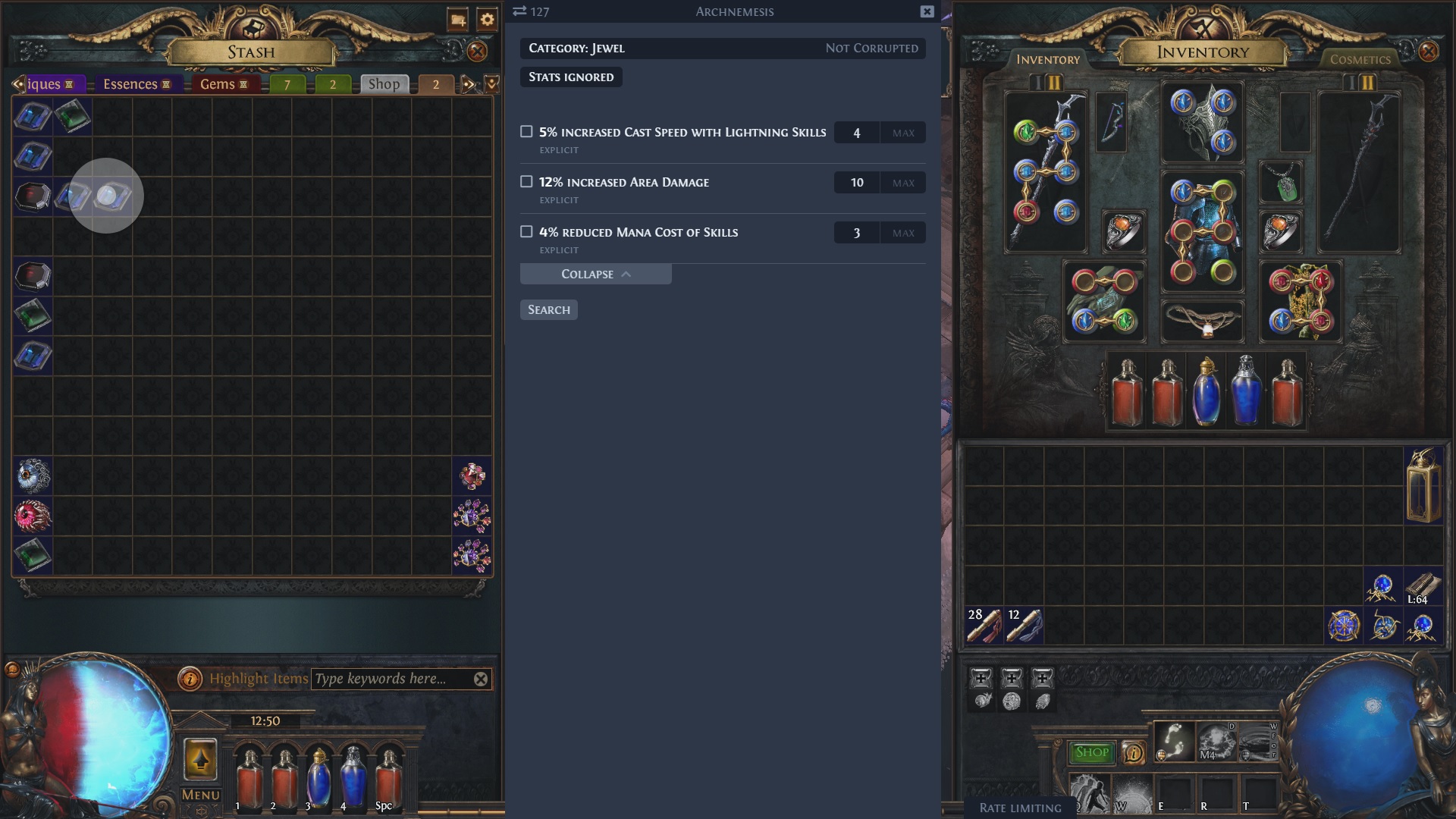
Task: Open the stash options gear icon
Action: point(486,21)
